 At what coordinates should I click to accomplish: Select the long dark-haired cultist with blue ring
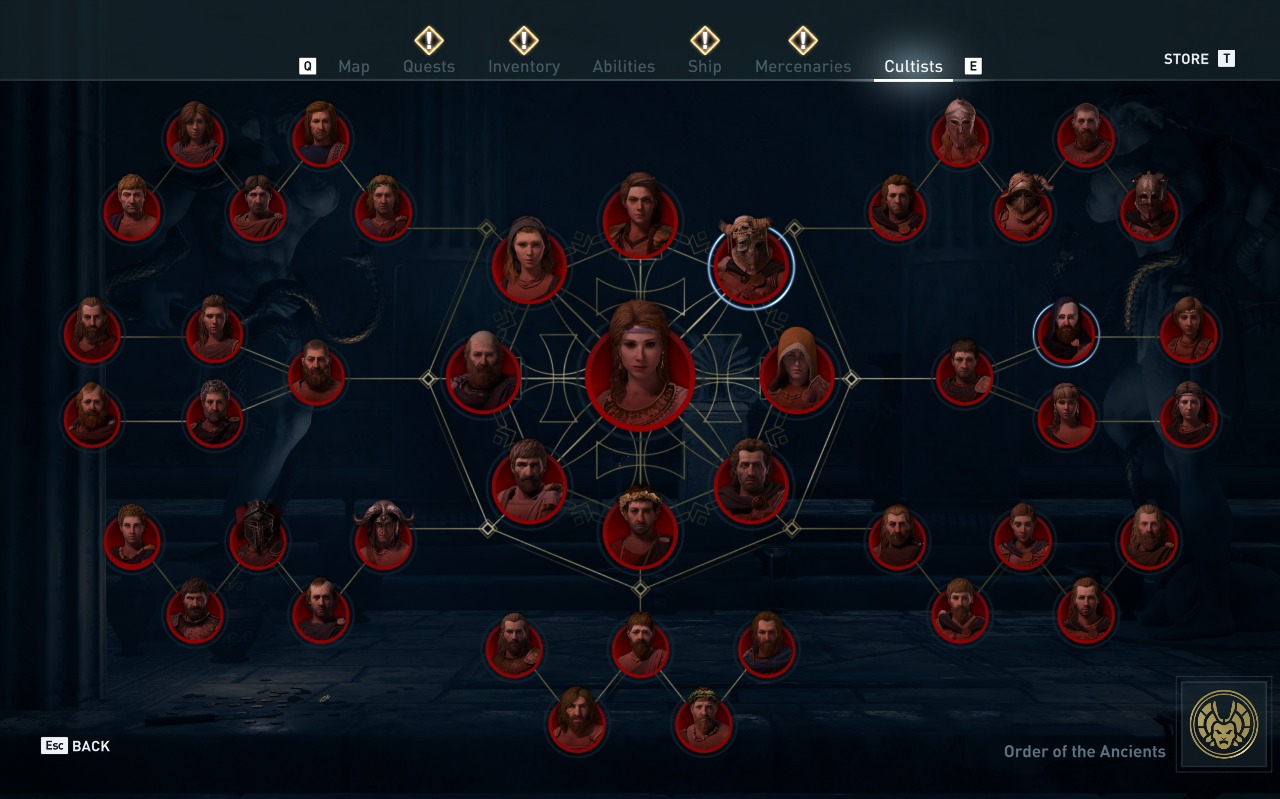pyautogui.click(x=1066, y=334)
